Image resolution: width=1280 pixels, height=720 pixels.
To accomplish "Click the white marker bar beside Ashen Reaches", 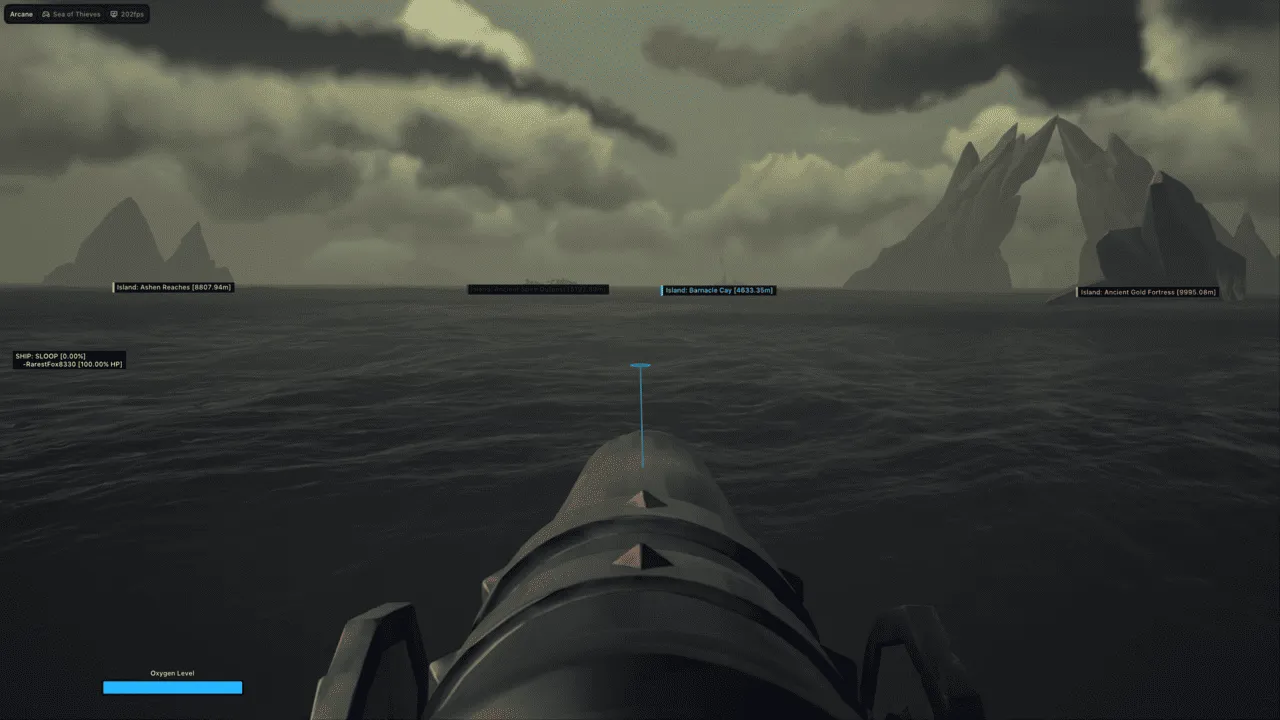I will click(113, 286).
